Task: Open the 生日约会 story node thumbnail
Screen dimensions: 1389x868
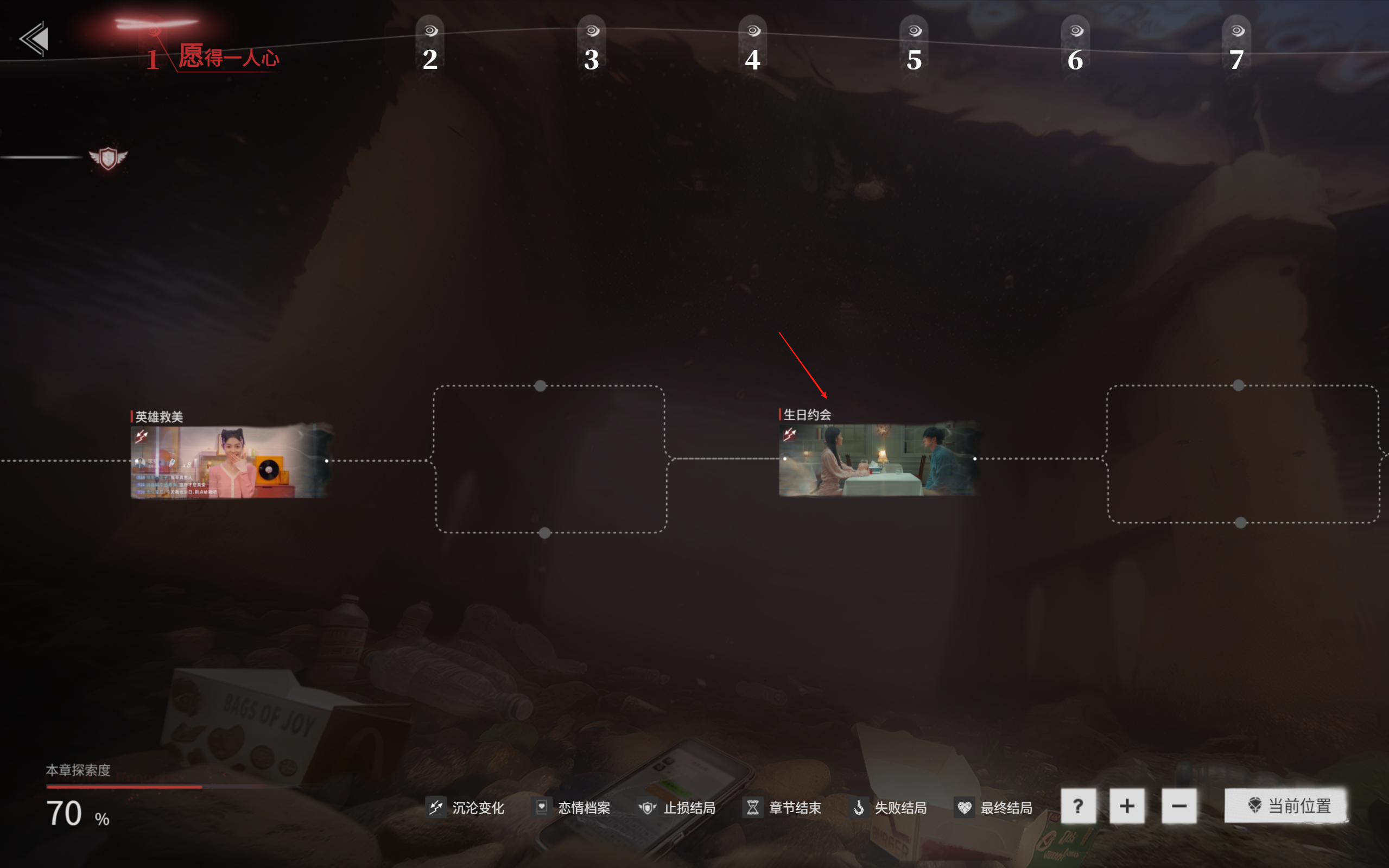Action: [878, 459]
